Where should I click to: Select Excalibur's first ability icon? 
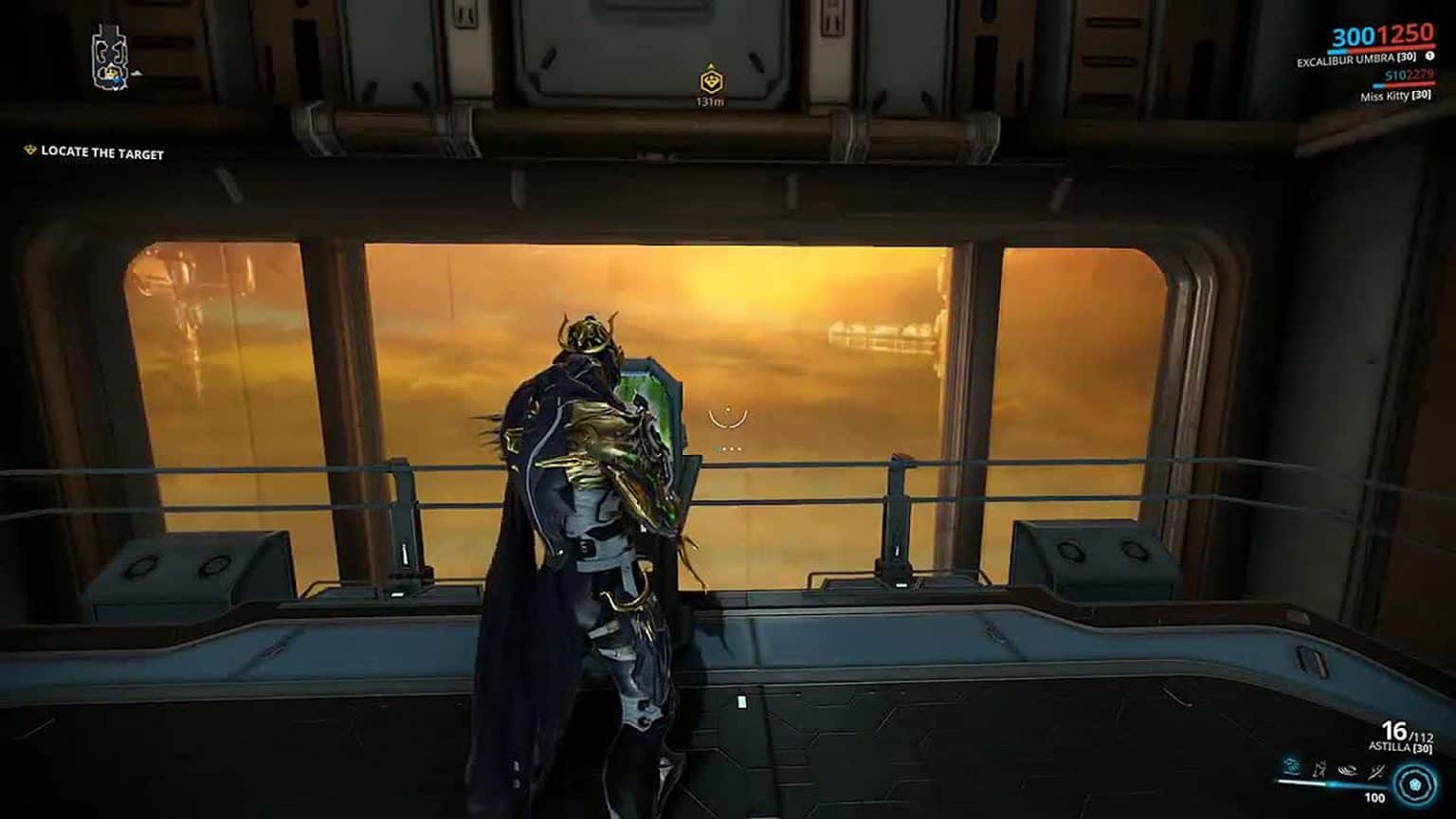1291,768
